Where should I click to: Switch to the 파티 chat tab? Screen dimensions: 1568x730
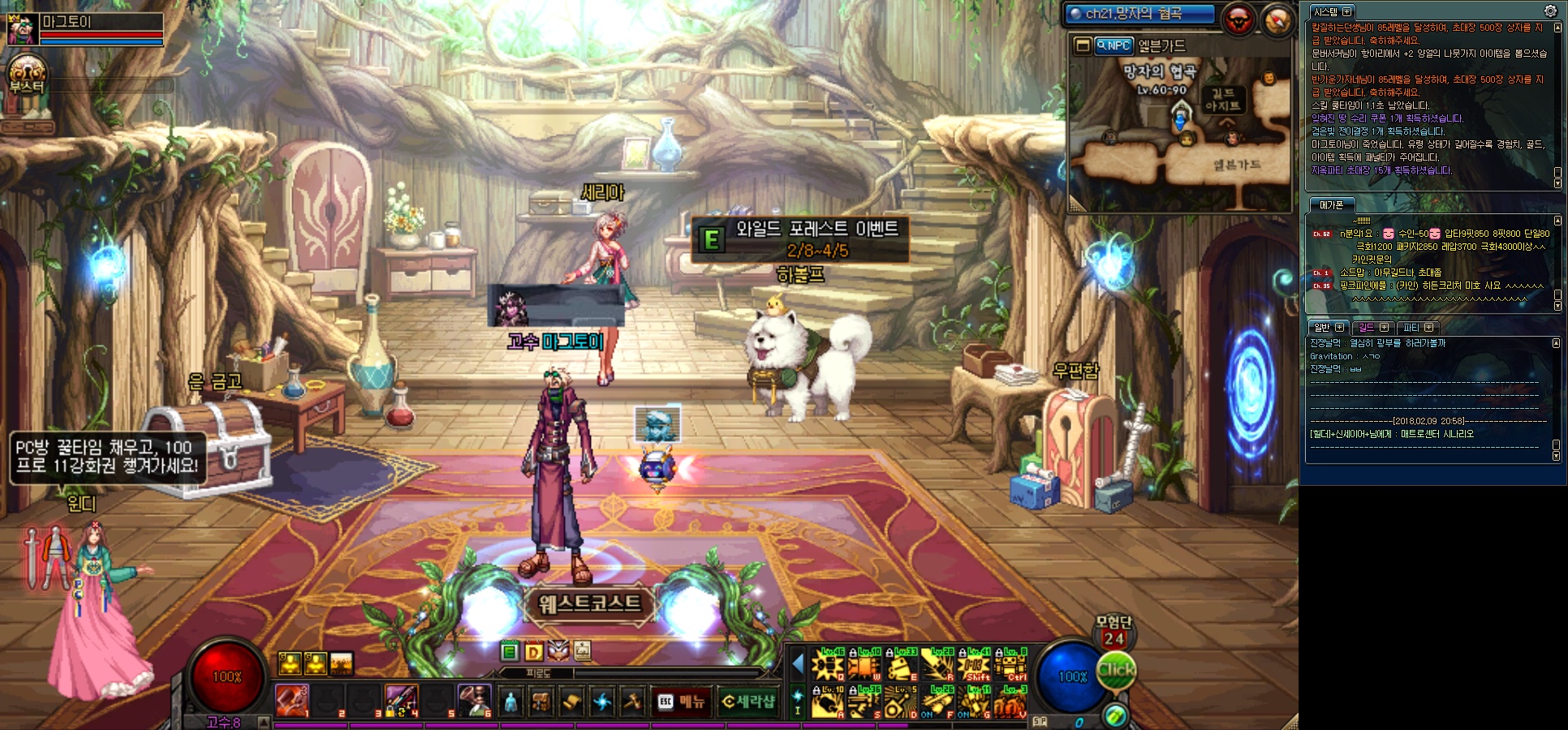point(1417,328)
